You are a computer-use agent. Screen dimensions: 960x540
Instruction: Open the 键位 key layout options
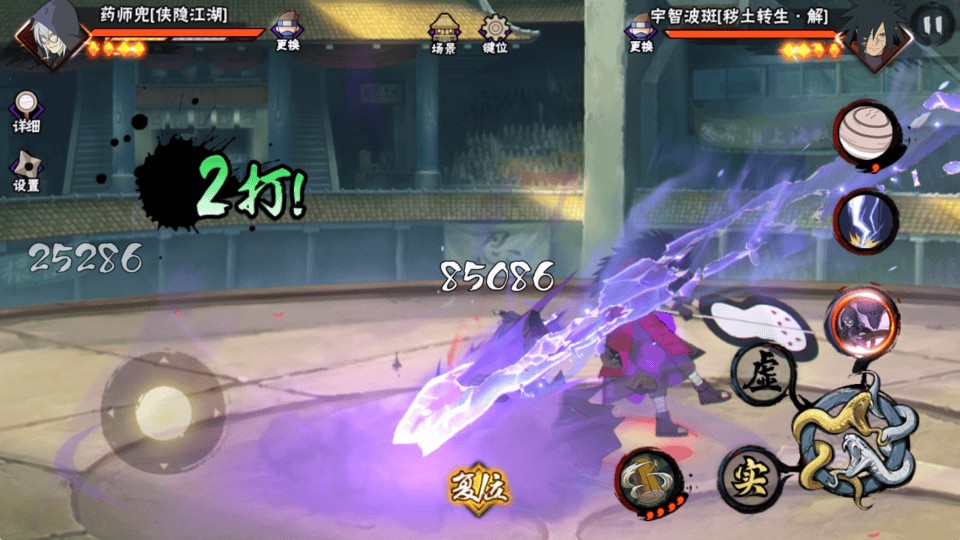click(x=494, y=33)
